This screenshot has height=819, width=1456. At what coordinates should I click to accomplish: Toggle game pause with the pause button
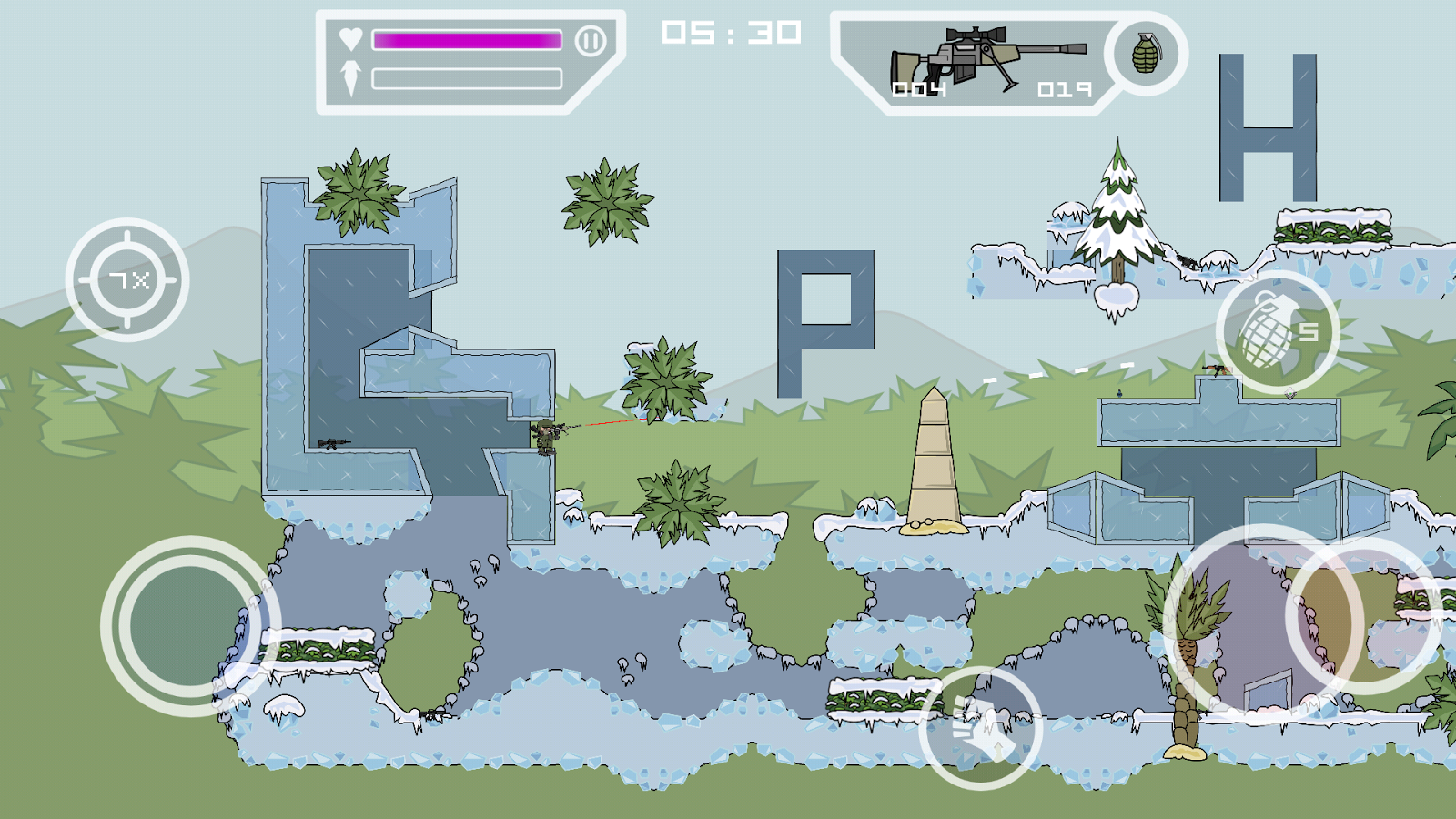592,40
